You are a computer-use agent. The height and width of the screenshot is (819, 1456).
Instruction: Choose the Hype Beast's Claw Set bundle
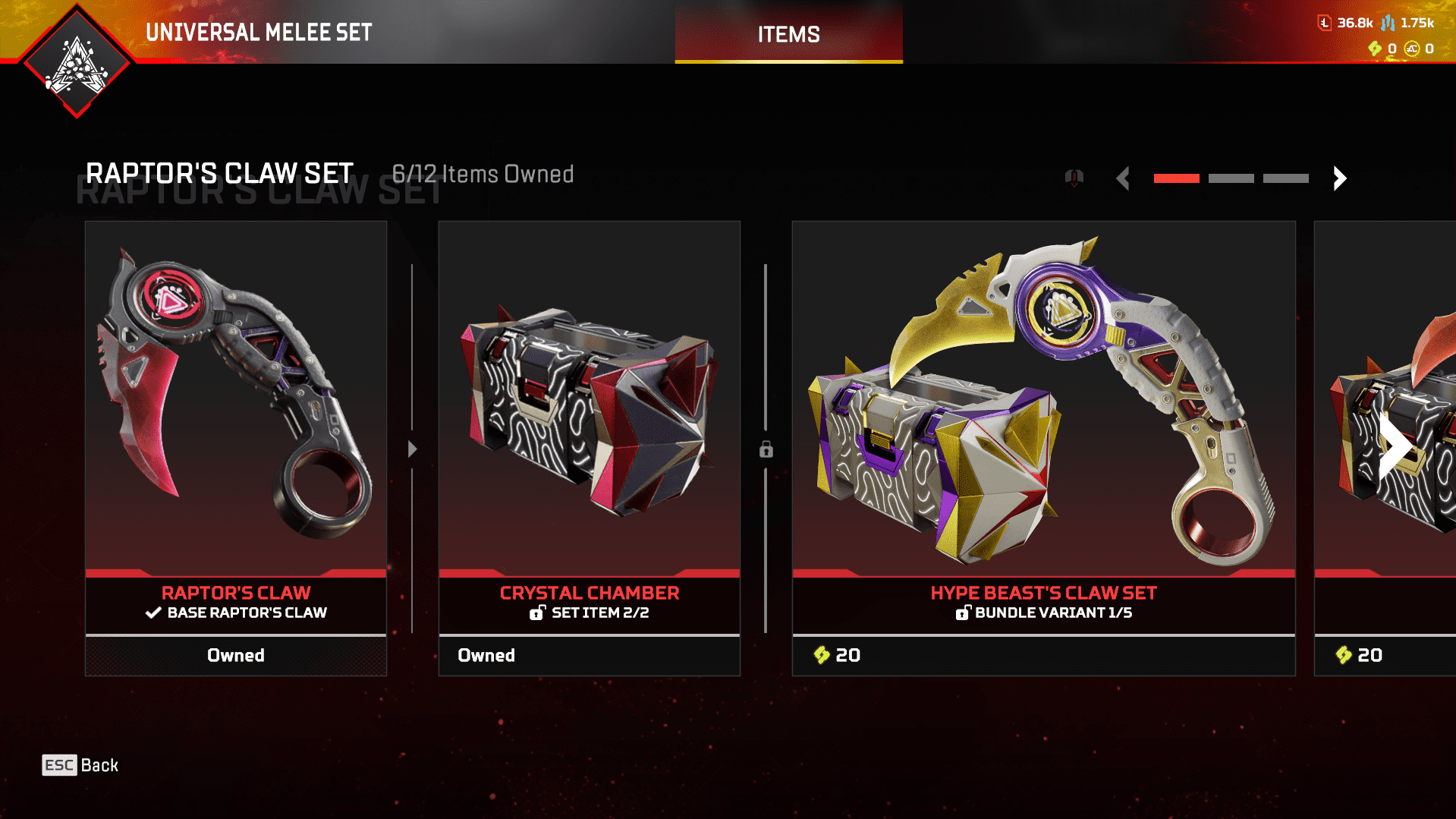1043,448
